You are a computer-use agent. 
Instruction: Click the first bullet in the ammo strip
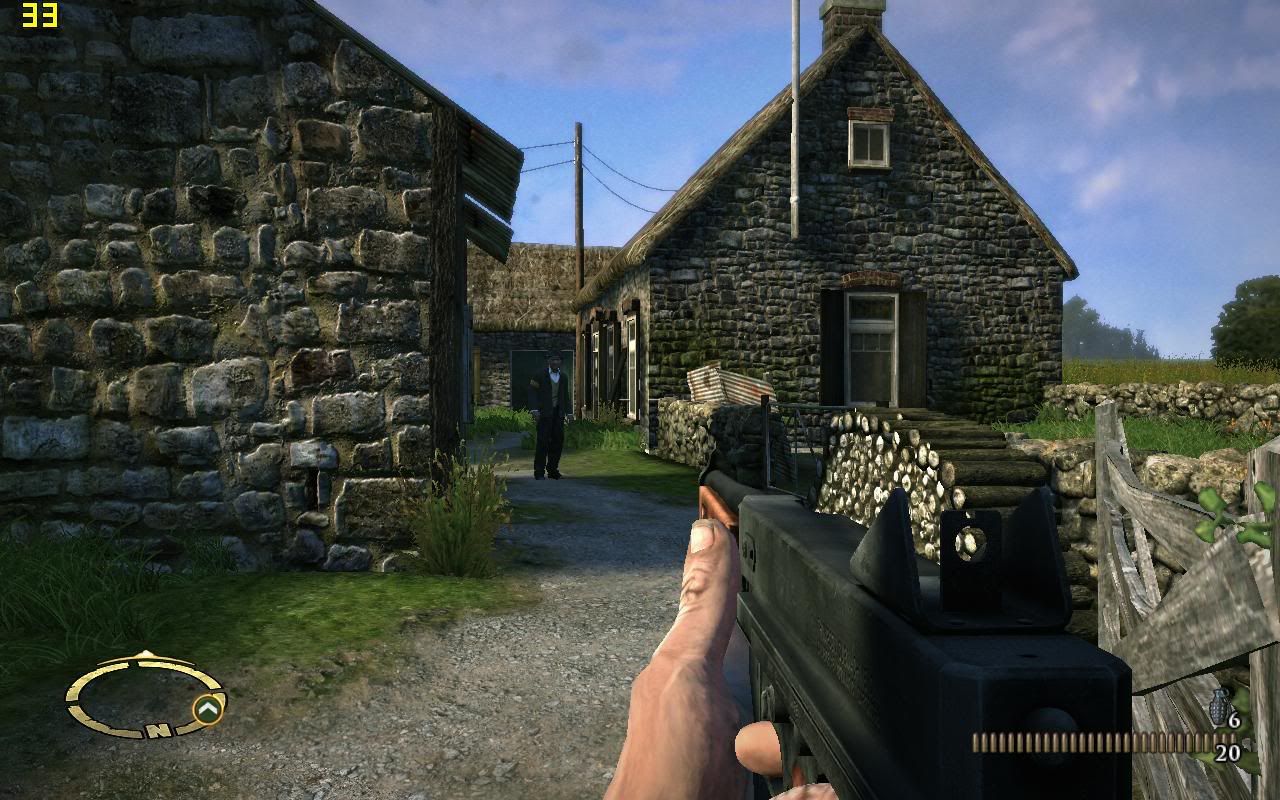[x=976, y=742]
